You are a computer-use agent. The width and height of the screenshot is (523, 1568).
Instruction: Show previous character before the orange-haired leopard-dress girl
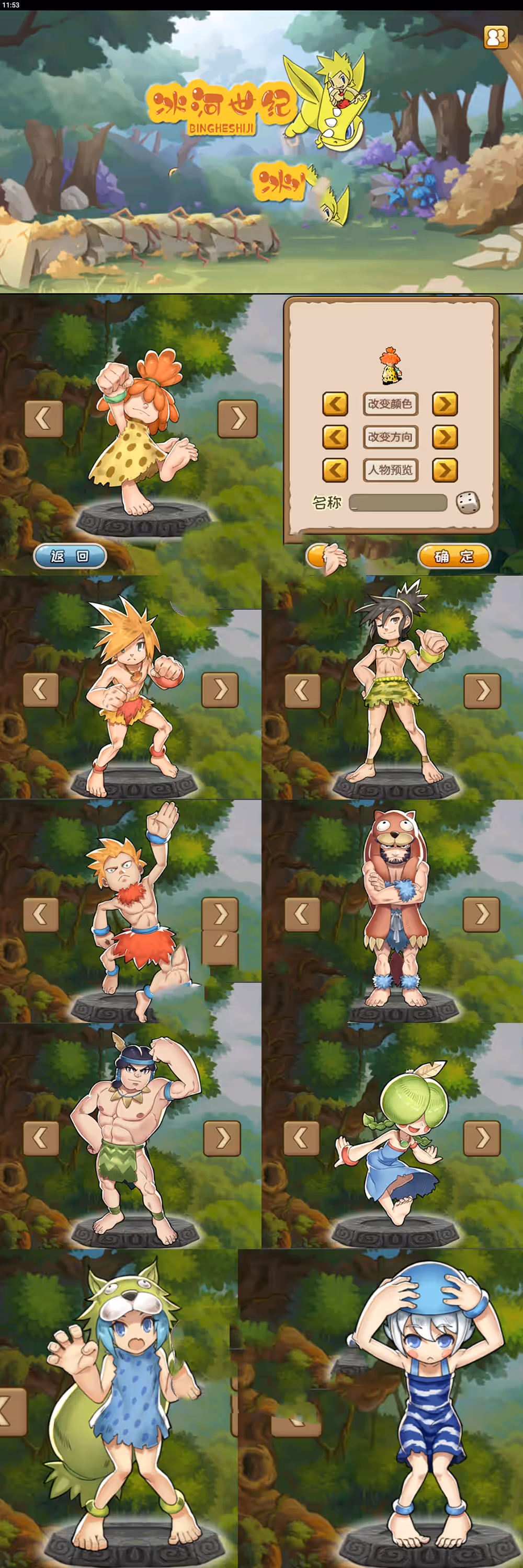pyautogui.click(x=43, y=418)
